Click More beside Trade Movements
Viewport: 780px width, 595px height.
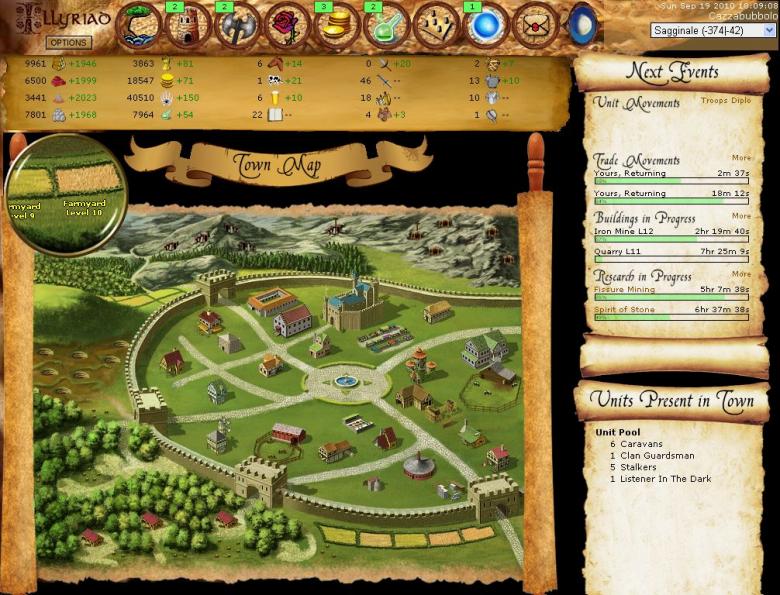741,158
